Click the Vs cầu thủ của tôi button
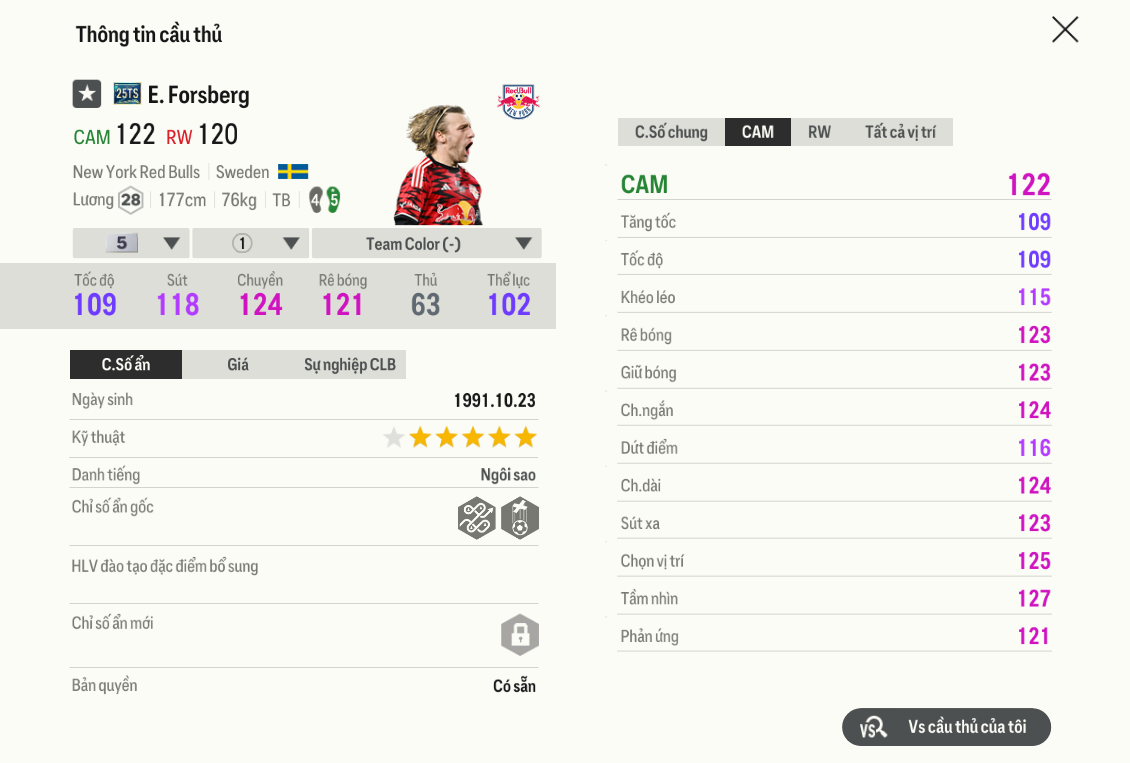Viewport: 1130px width, 763px height. pyautogui.click(x=946, y=727)
